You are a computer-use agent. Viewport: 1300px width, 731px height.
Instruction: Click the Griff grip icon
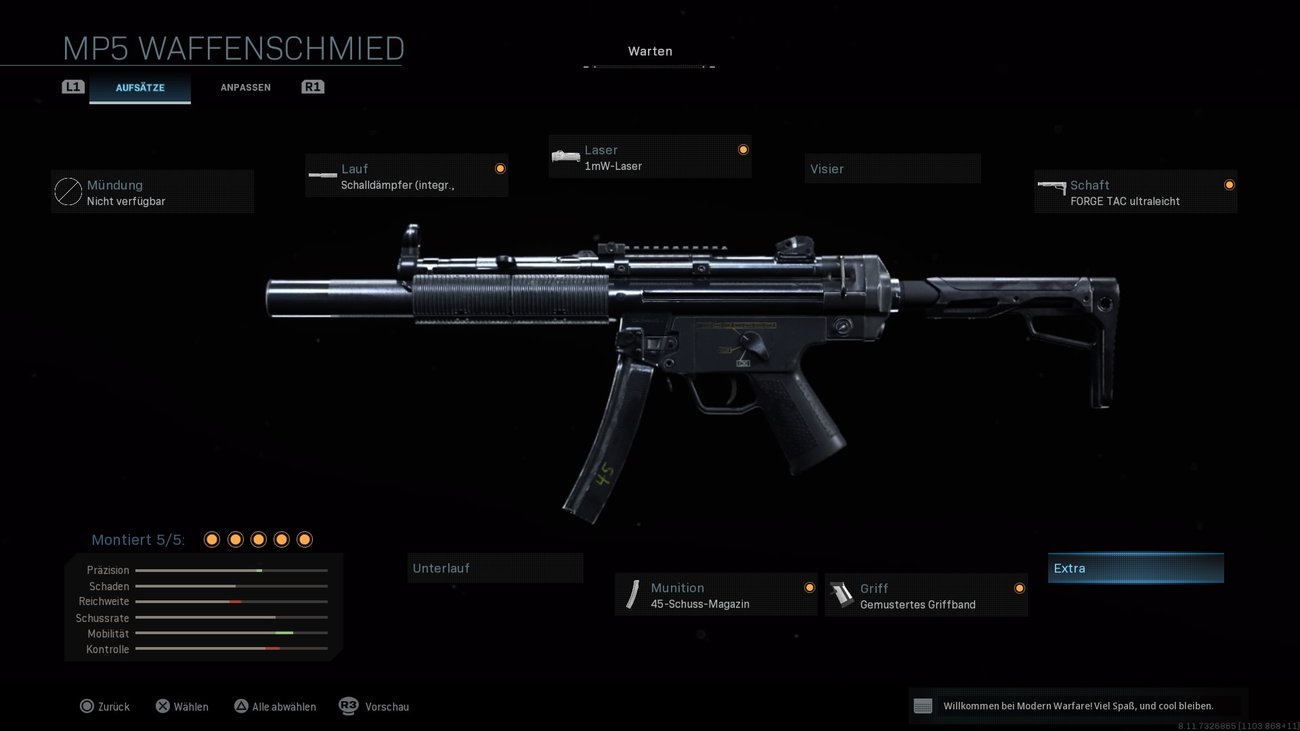pos(843,595)
